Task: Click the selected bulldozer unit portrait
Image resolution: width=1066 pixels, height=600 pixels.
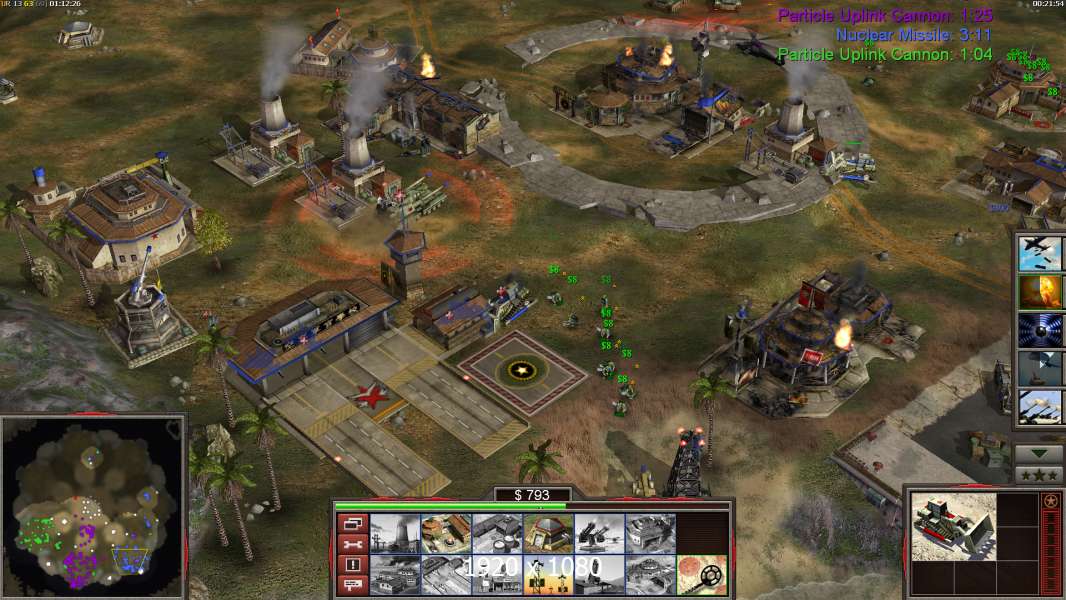Action: click(x=953, y=525)
